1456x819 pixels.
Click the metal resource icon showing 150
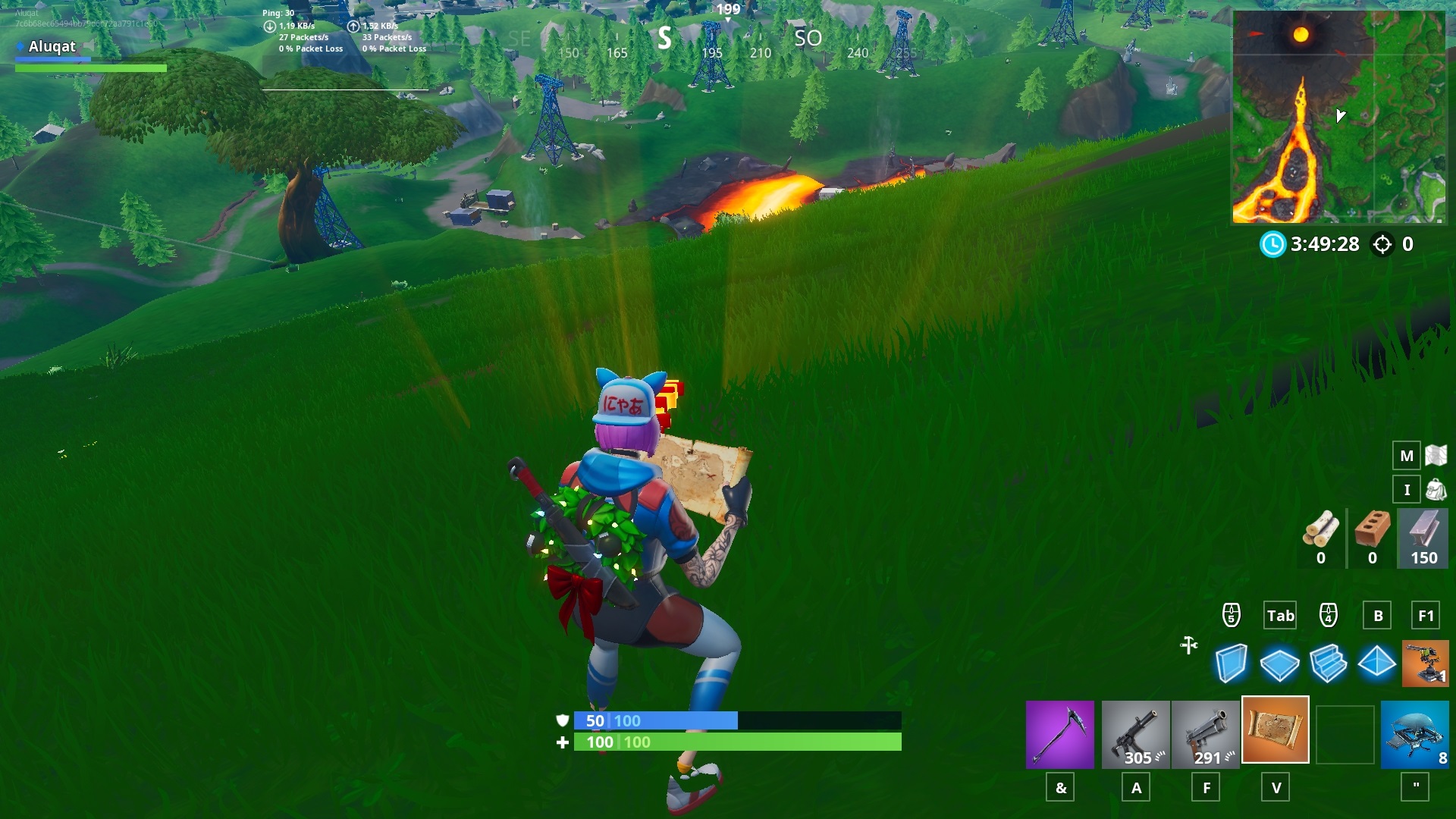1422,538
